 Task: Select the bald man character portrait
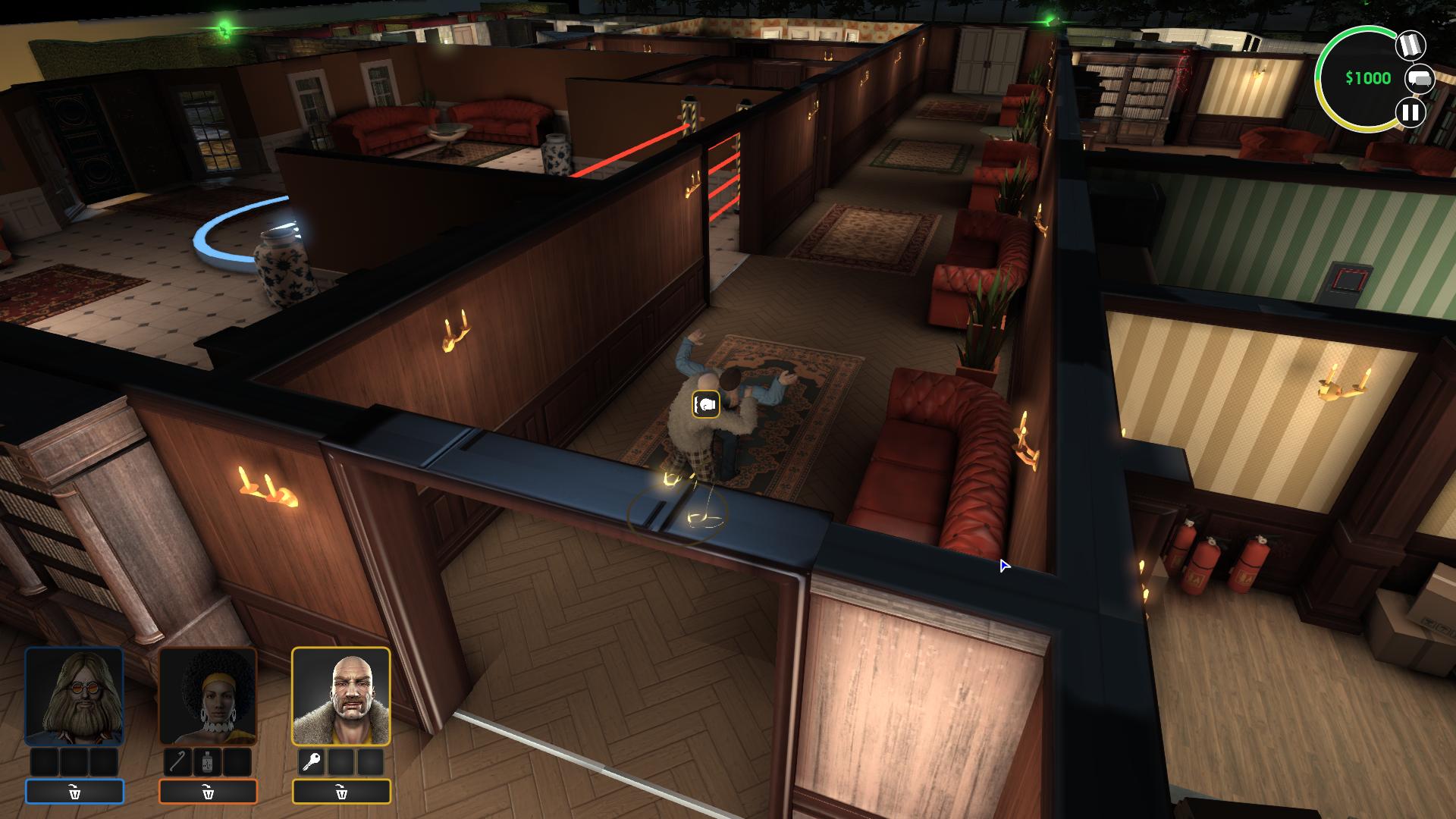(x=341, y=696)
